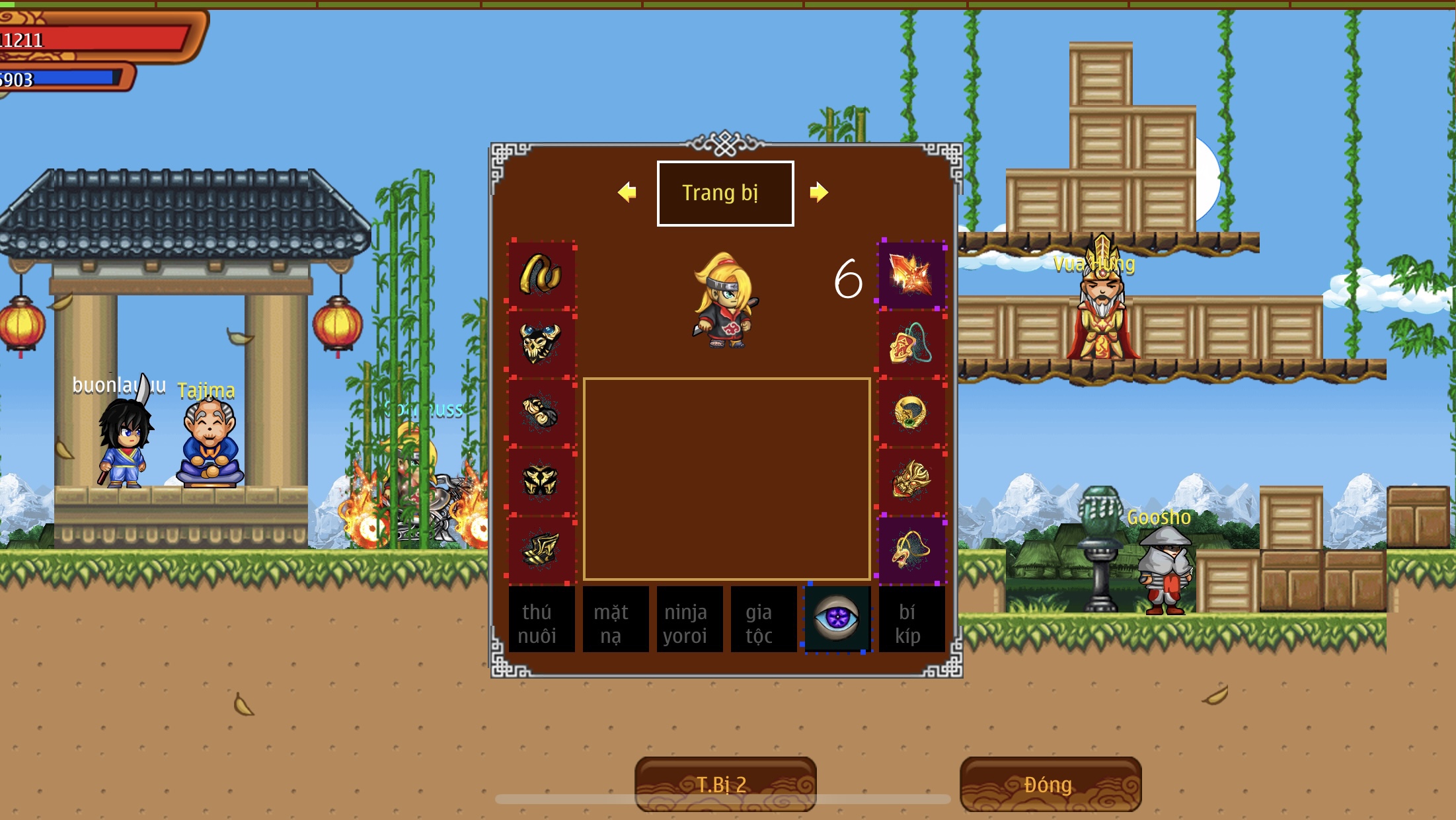1456x820 pixels.
Task: Select the golden dragon necklace slot
Action: click(x=911, y=550)
